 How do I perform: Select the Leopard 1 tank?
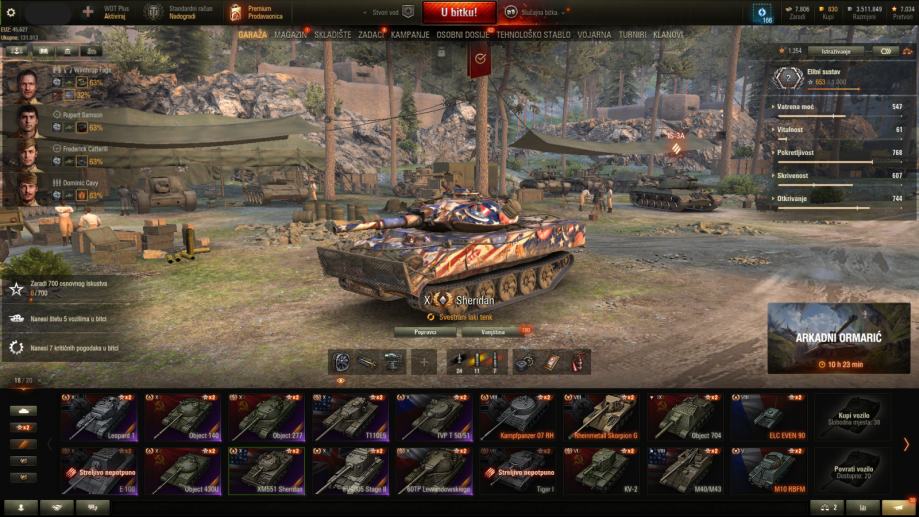(x=99, y=417)
